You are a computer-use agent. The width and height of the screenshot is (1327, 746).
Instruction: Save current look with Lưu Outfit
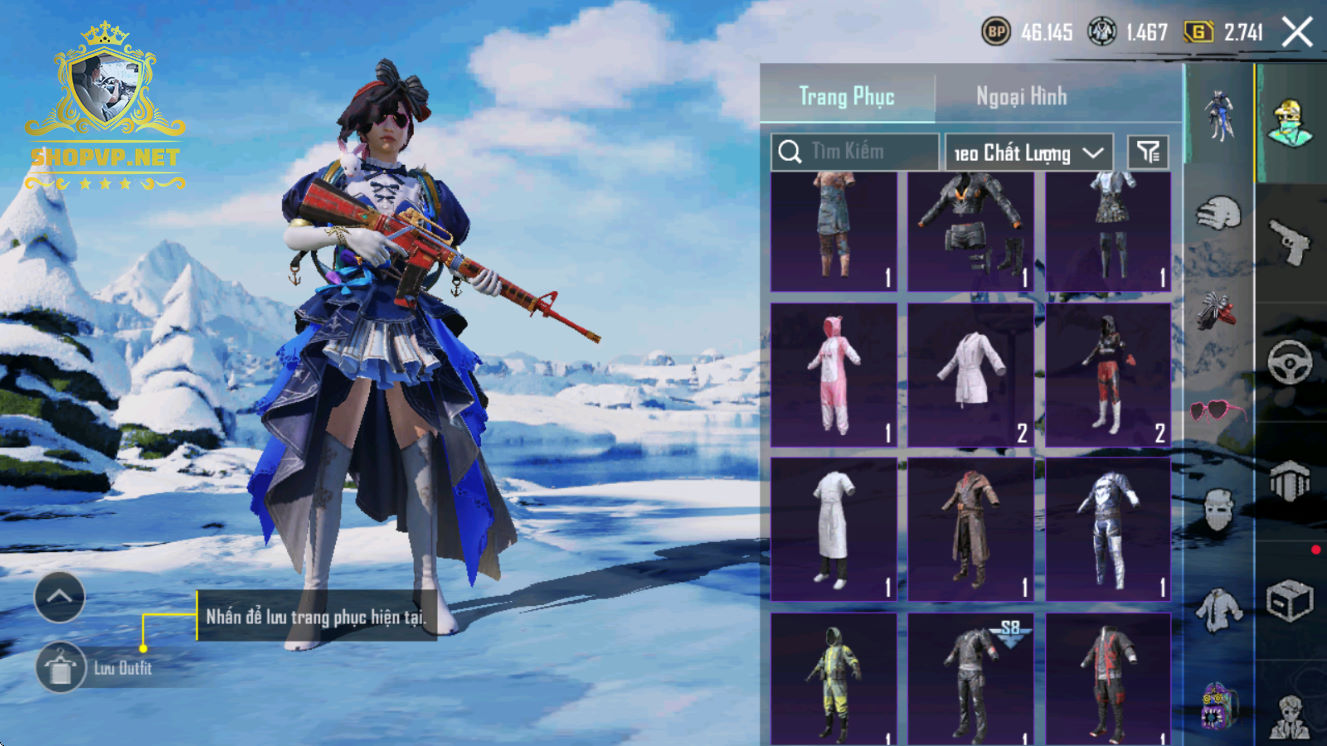pyautogui.click(x=61, y=668)
